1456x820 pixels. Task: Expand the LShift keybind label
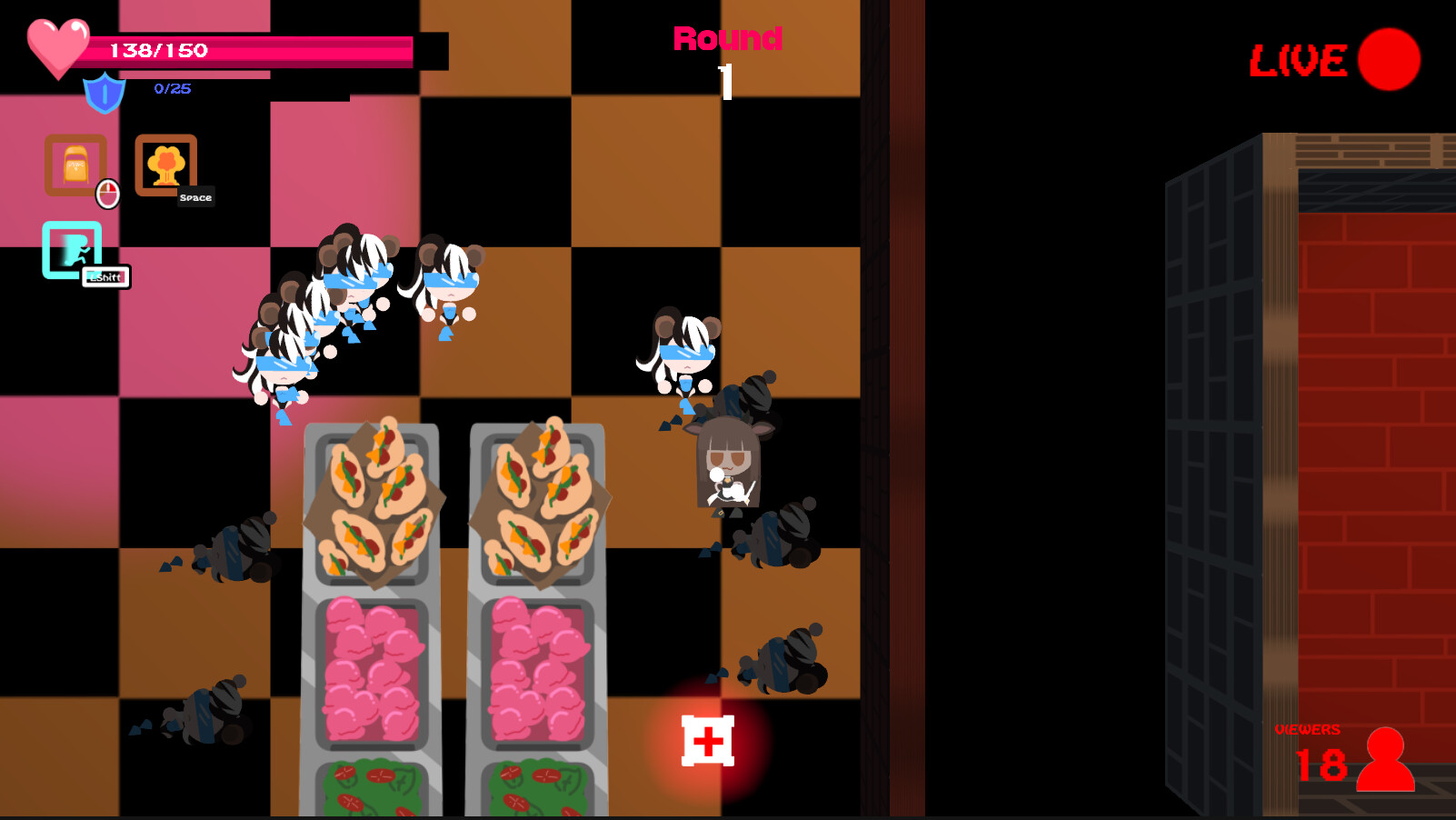[105, 278]
